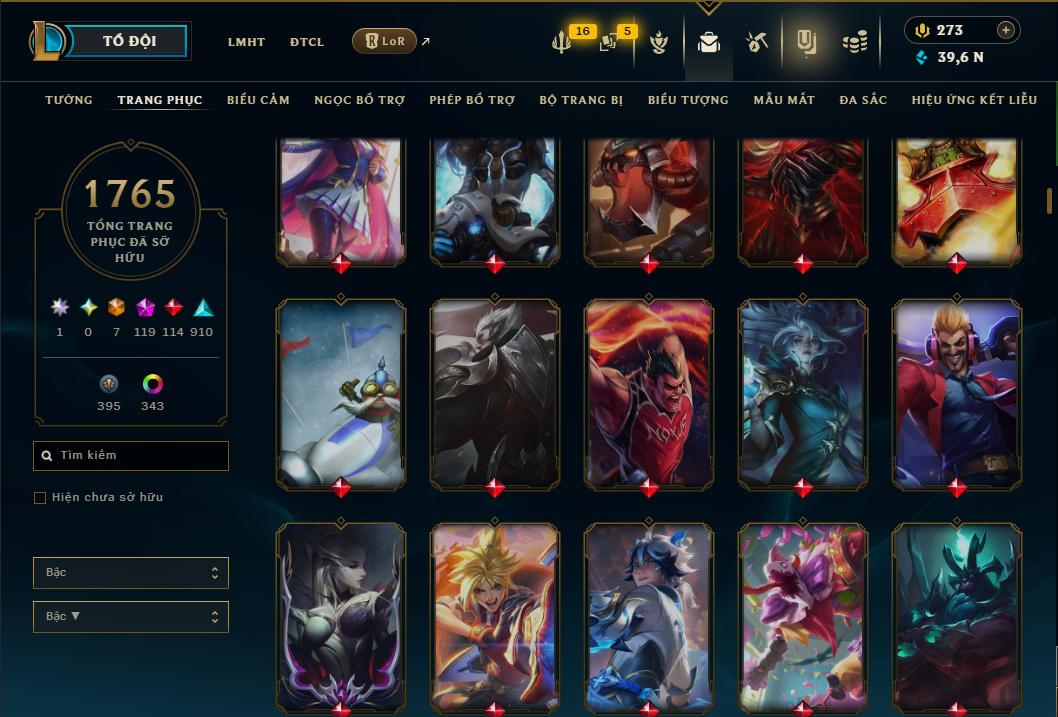Screen dimensions: 1058x717
Task: Open the BIỂU CẢM tab
Action: (x=258, y=100)
